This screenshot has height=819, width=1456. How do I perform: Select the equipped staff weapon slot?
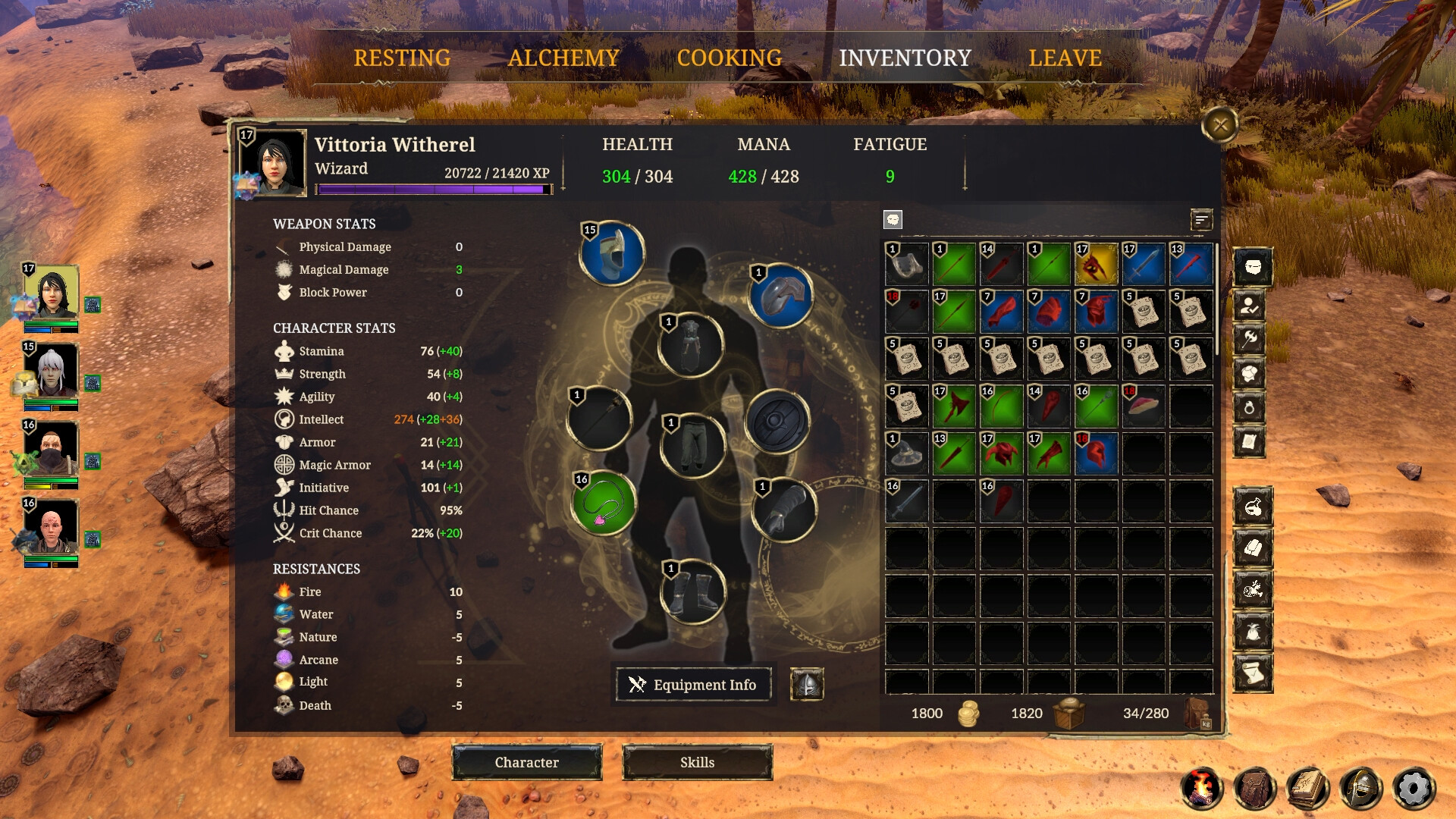[600, 419]
